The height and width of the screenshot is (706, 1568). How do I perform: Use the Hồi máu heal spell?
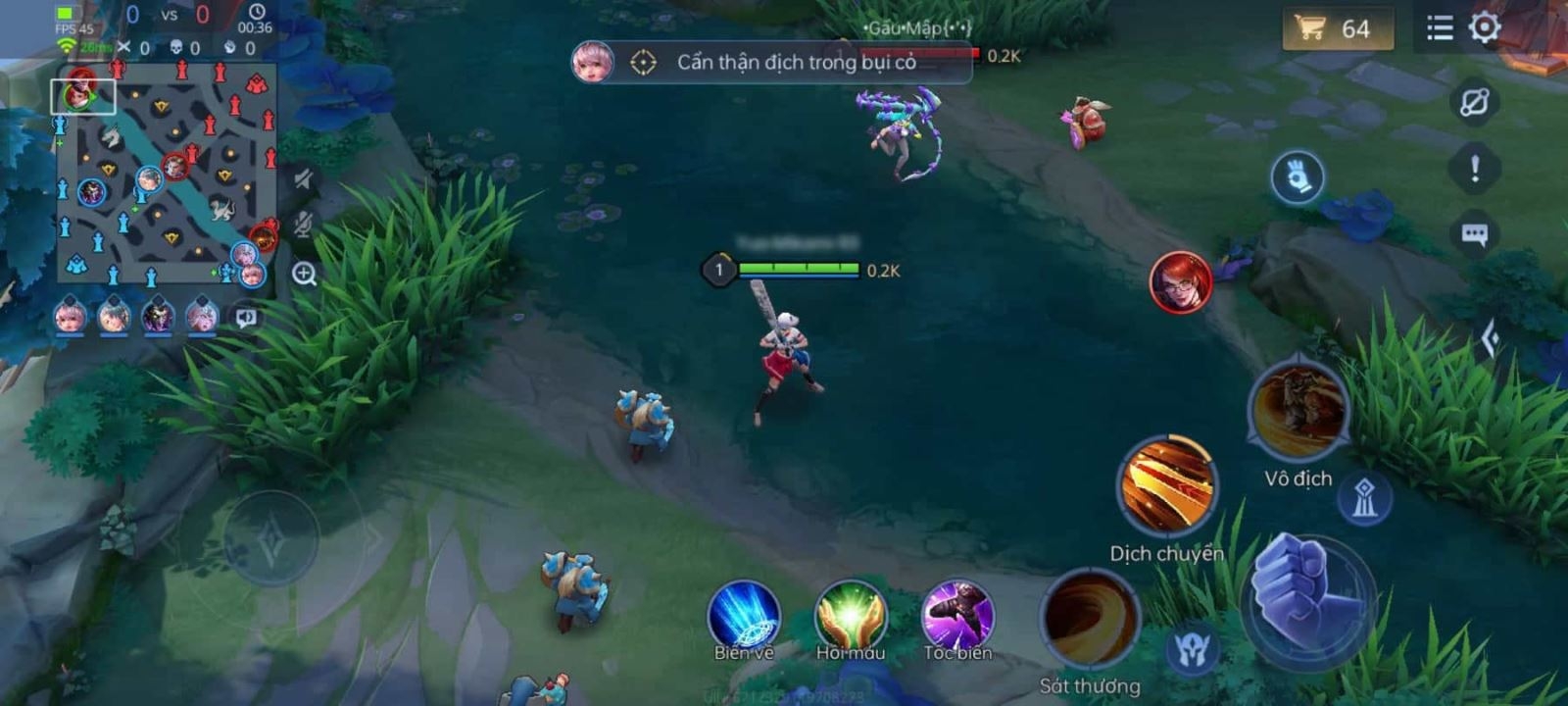point(851,616)
